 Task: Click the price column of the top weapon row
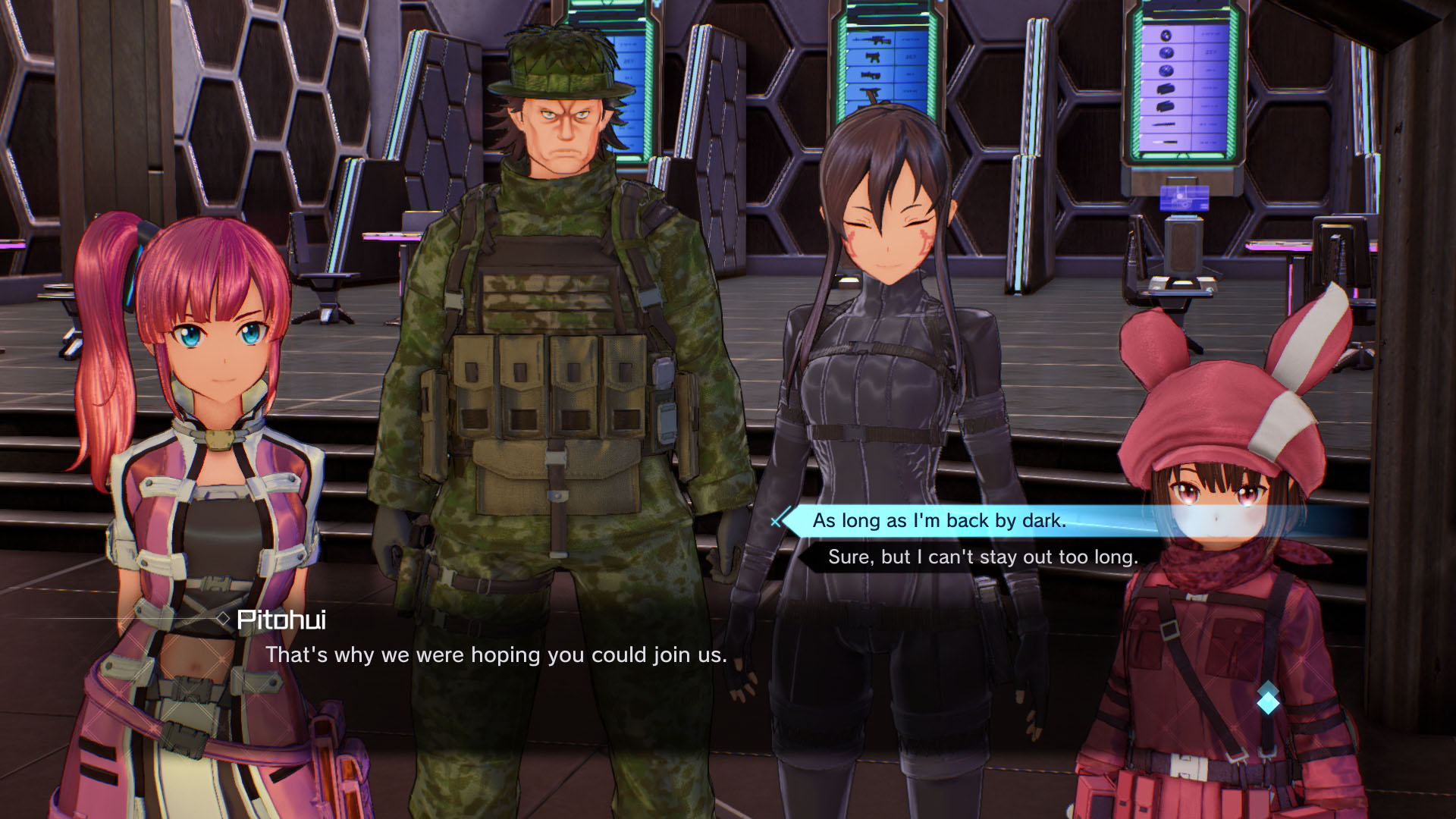912,39
